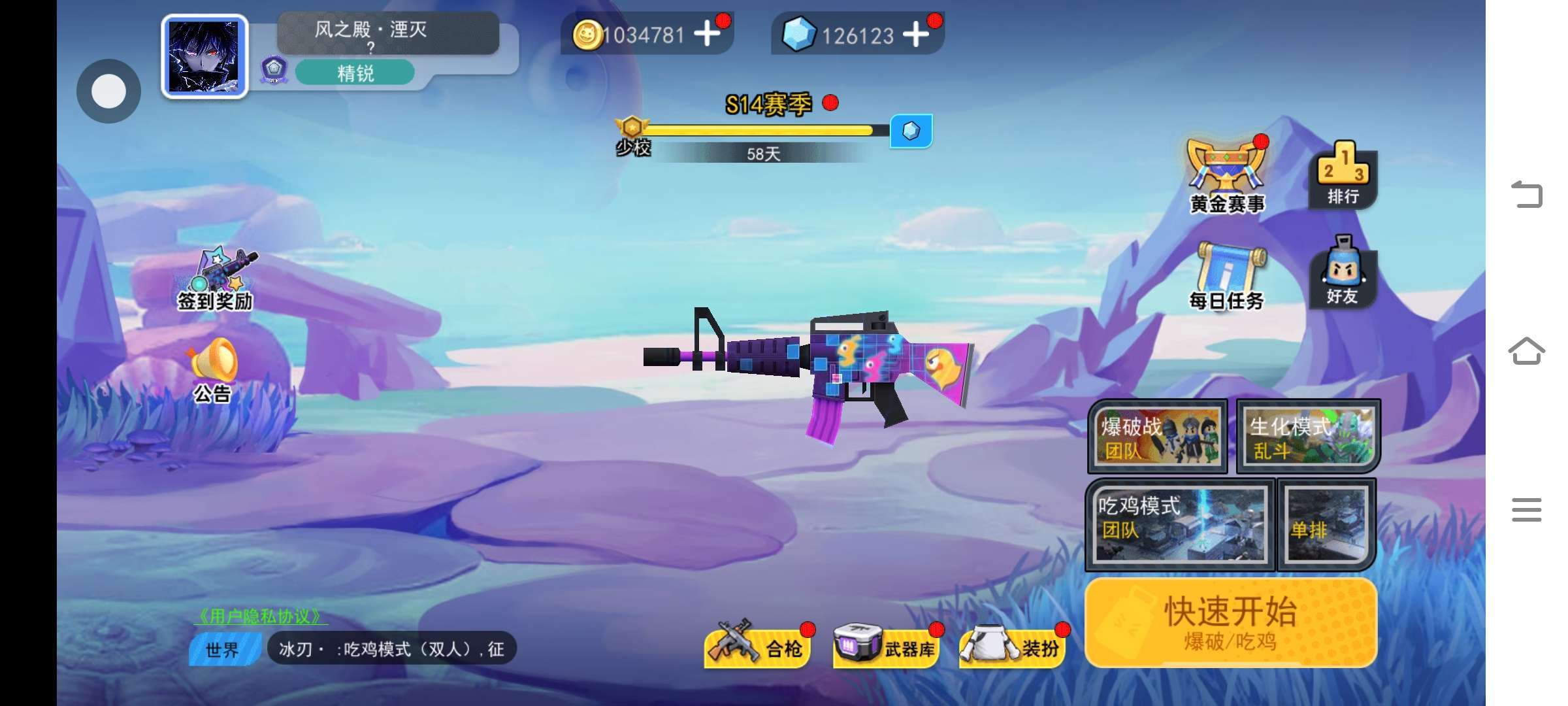
Task: Select 爆破战 团队 mode
Action: pos(1158,436)
